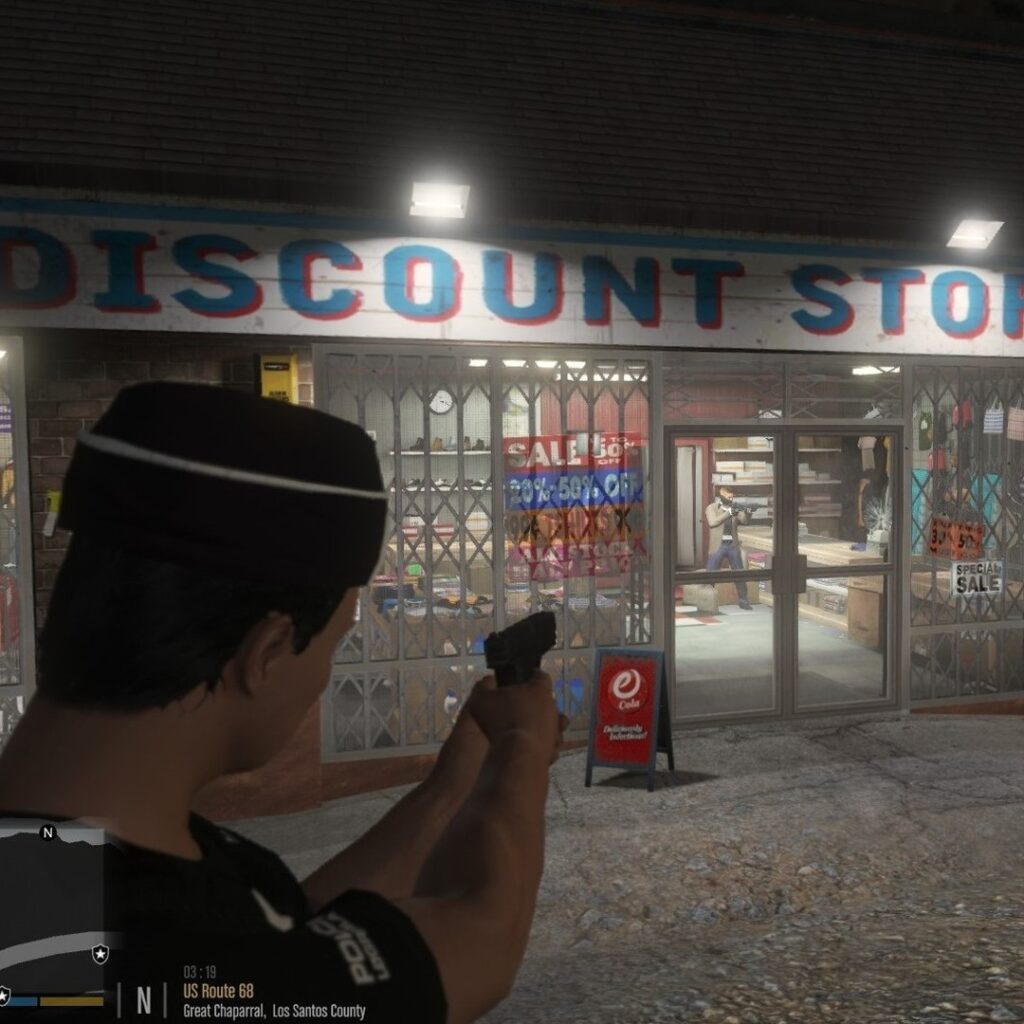Click the police badge blip on the road
Viewport: 1024px width, 1024px height.
pyautogui.click(x=100, y=953)
